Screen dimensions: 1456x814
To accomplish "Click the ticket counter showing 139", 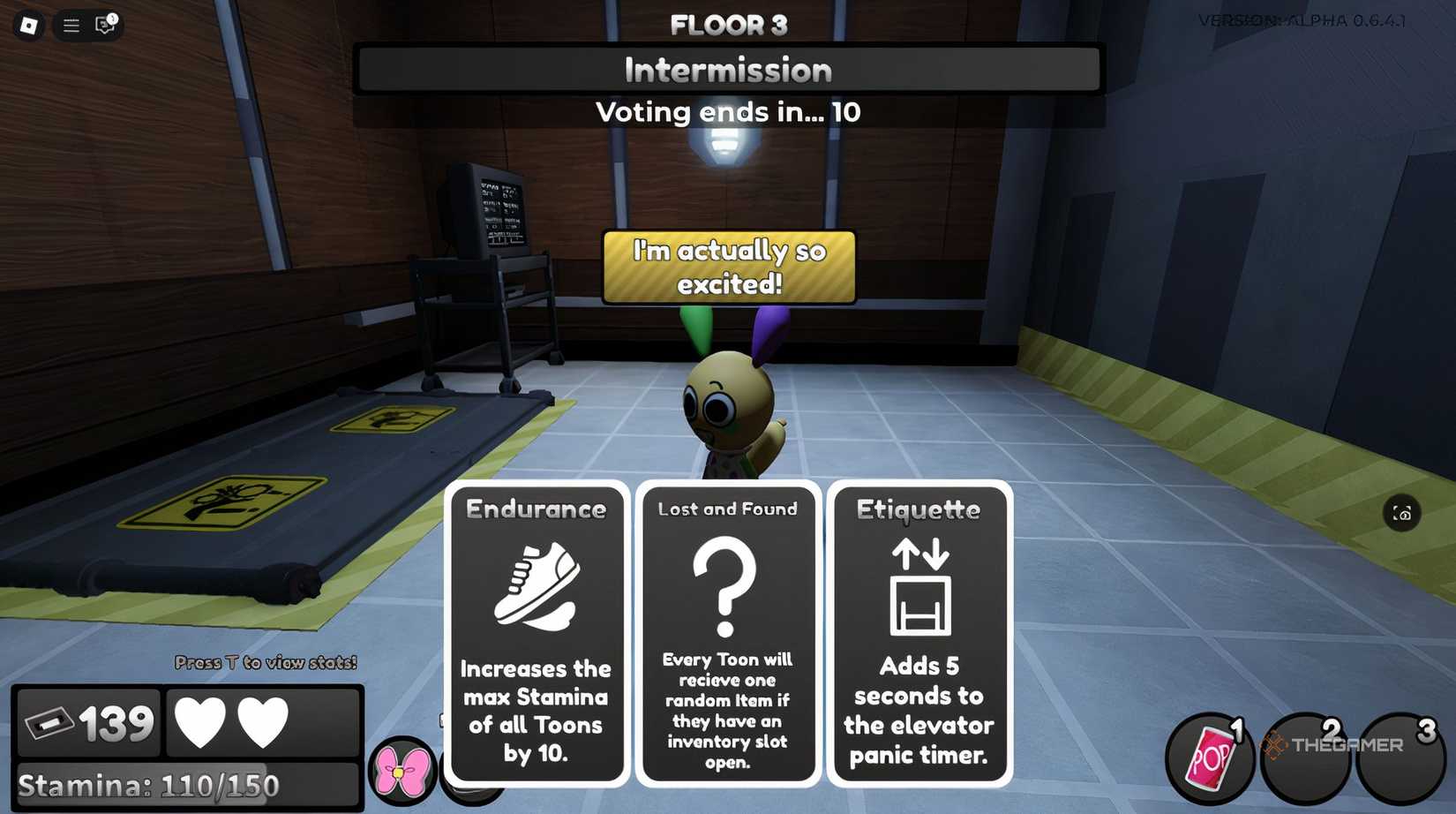I will (x=86, y=721).
